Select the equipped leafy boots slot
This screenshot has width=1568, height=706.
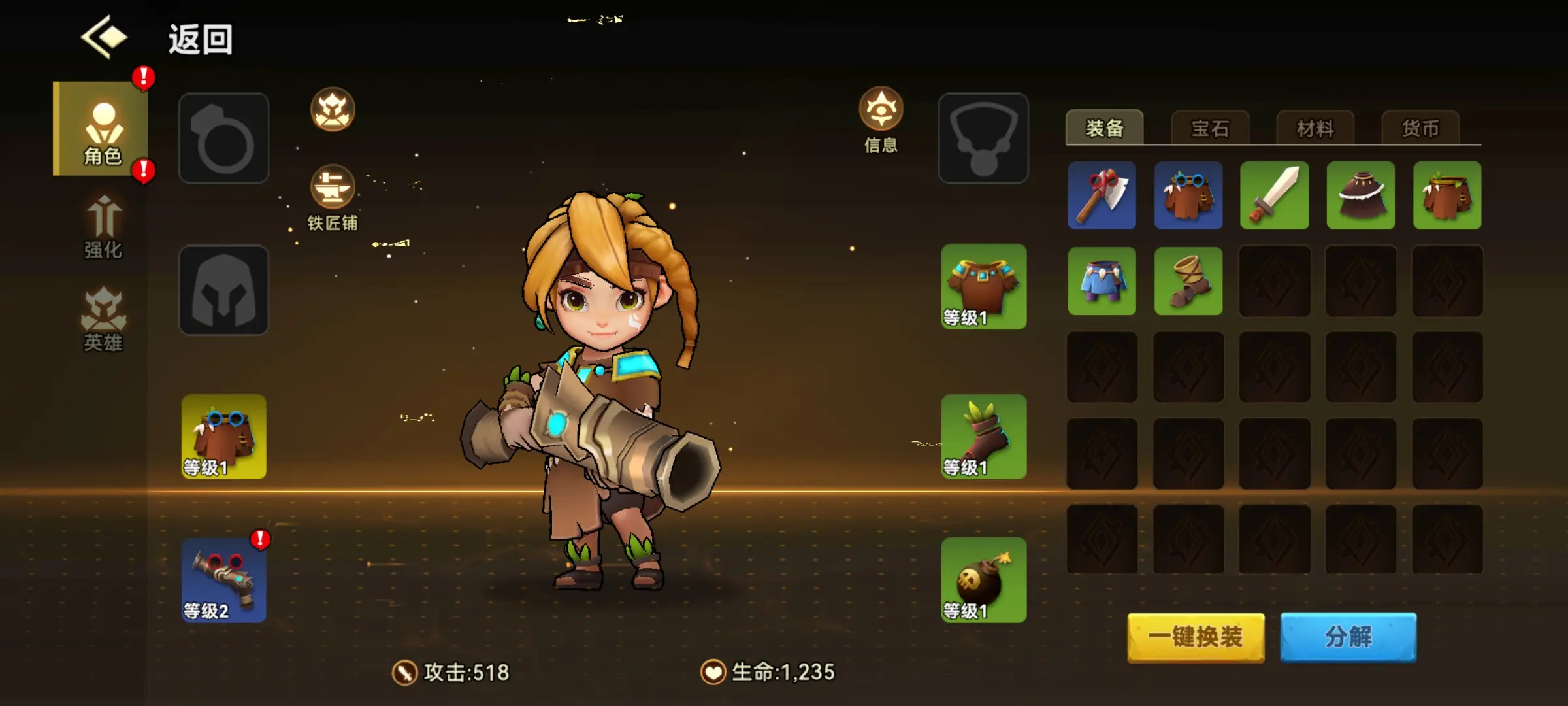[983, 436]
